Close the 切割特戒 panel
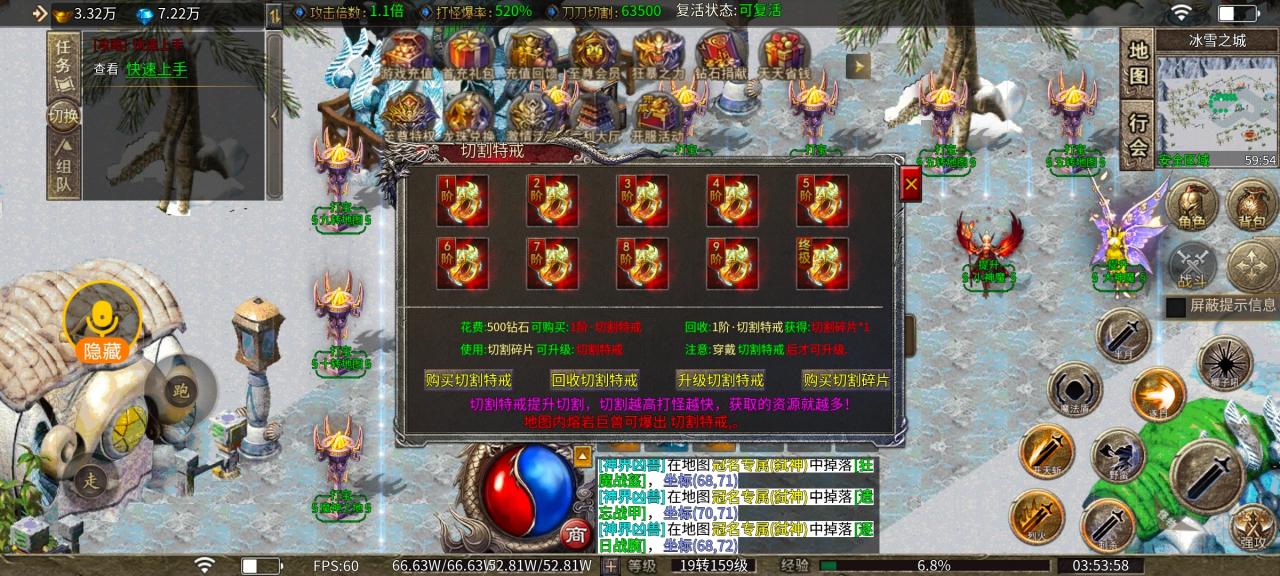This screenshot has width=1280, height=576. [910, 185]
